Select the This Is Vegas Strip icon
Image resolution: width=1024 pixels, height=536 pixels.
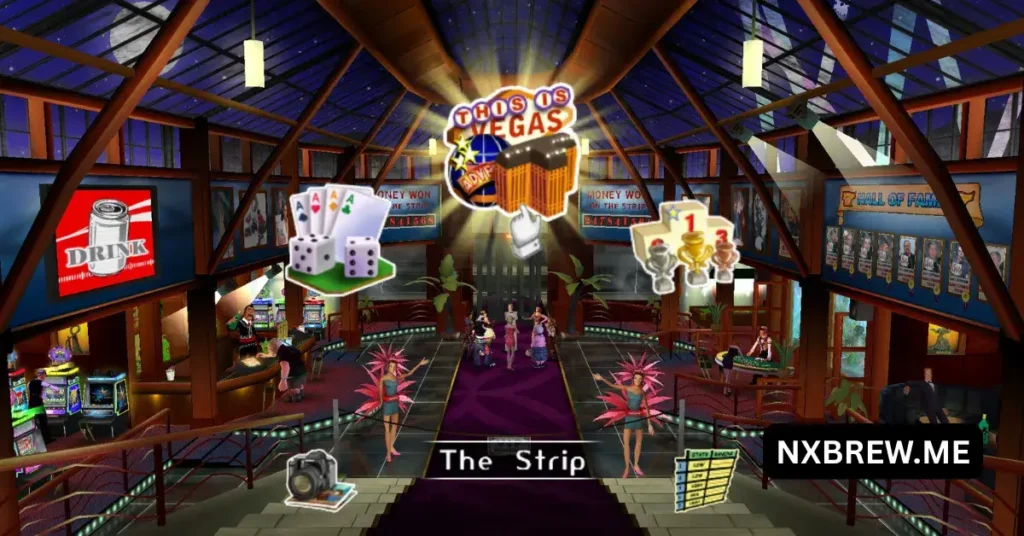[x=512, y=152]
